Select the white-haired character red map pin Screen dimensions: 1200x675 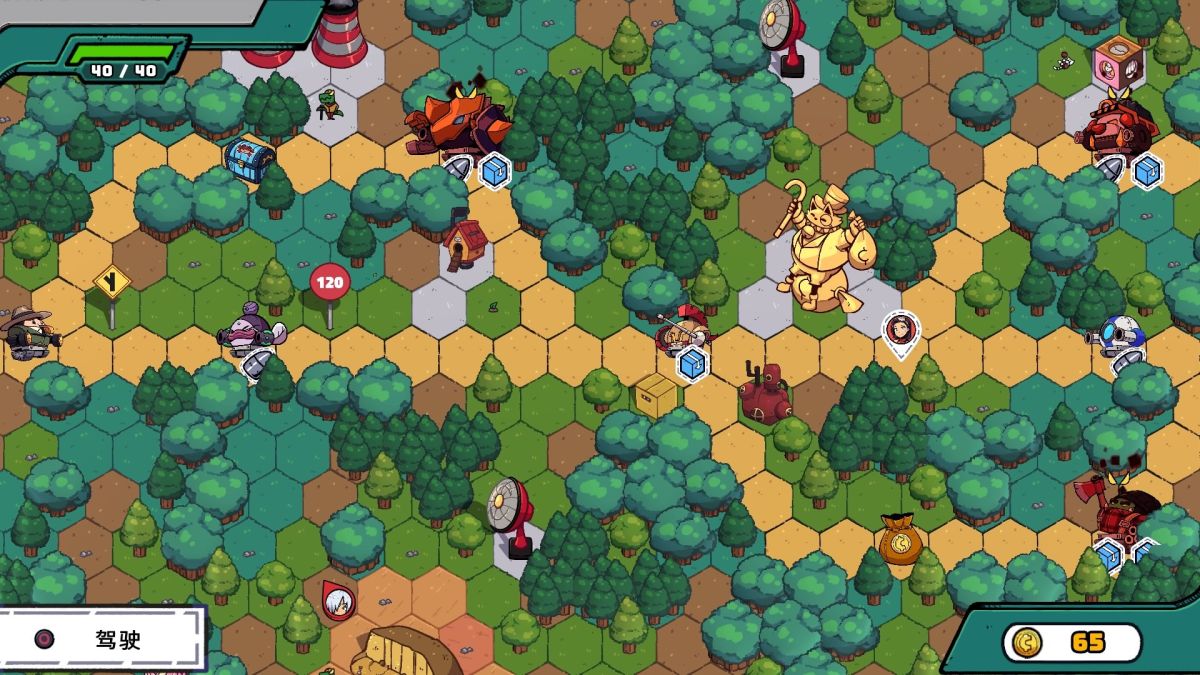[338, 598]
